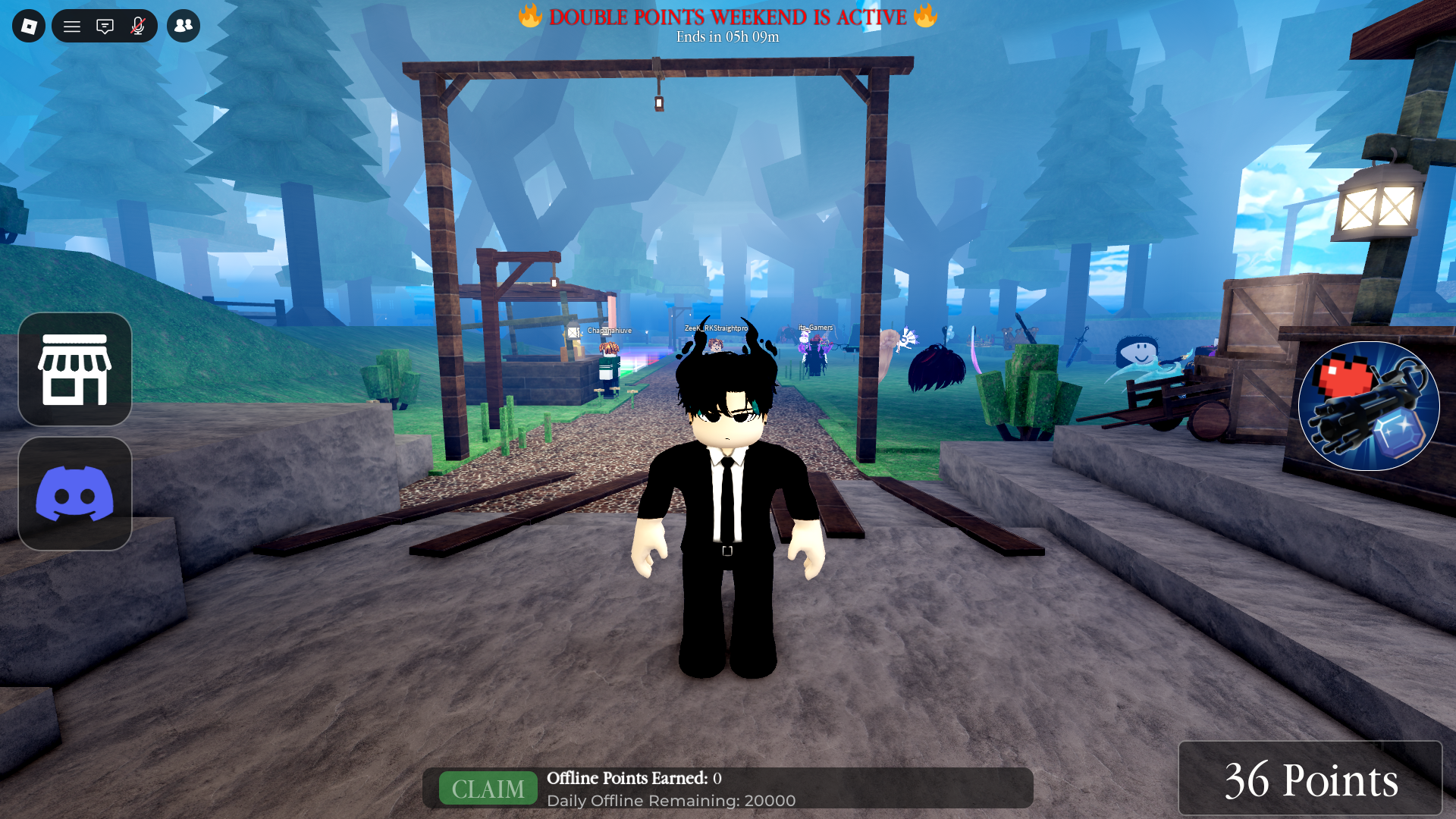Click the Ends in 05h 09m timer text

coord(726,36)
